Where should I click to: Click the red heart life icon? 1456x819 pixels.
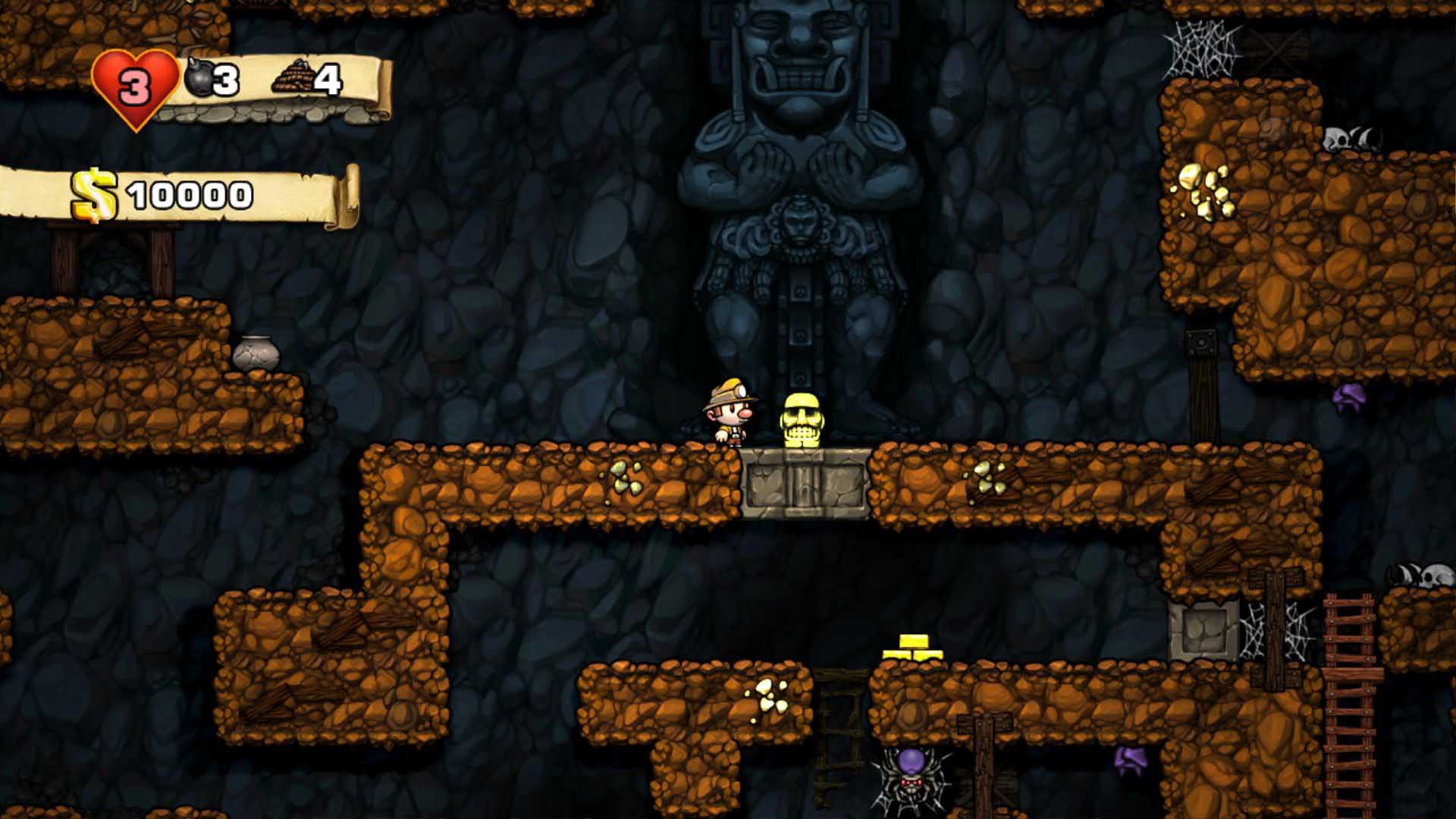[x=135, y=87]
